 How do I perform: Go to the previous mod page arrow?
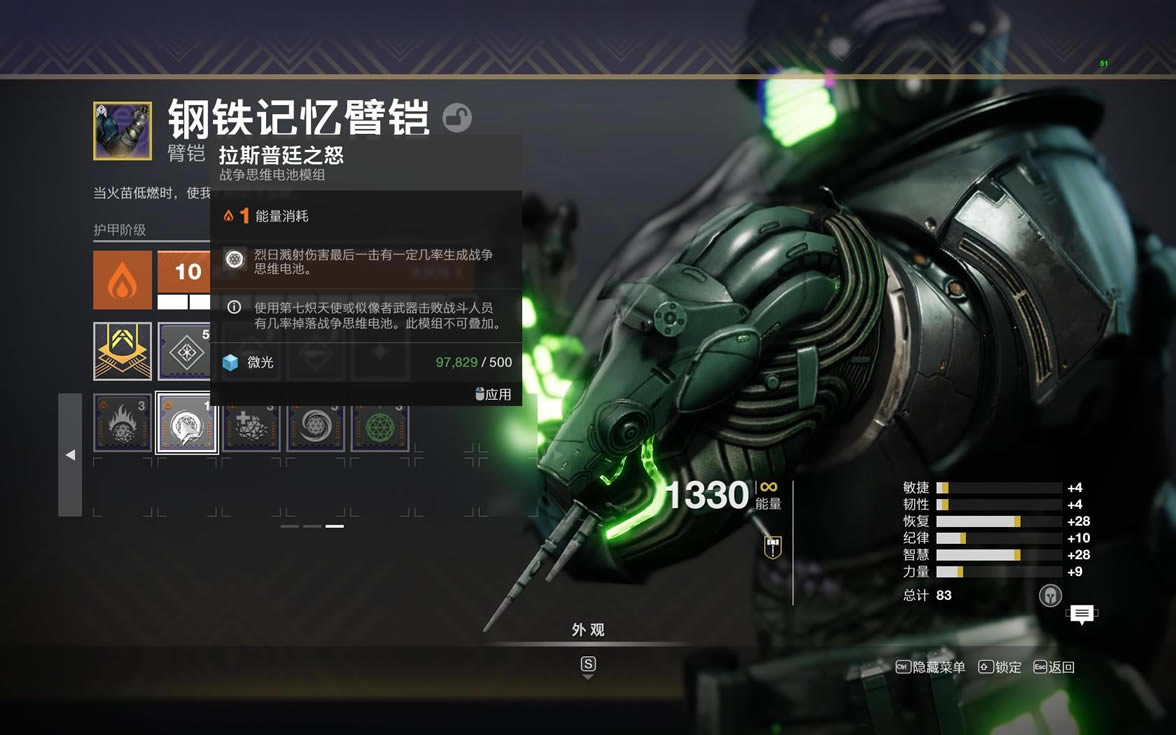tap(70, 455)
